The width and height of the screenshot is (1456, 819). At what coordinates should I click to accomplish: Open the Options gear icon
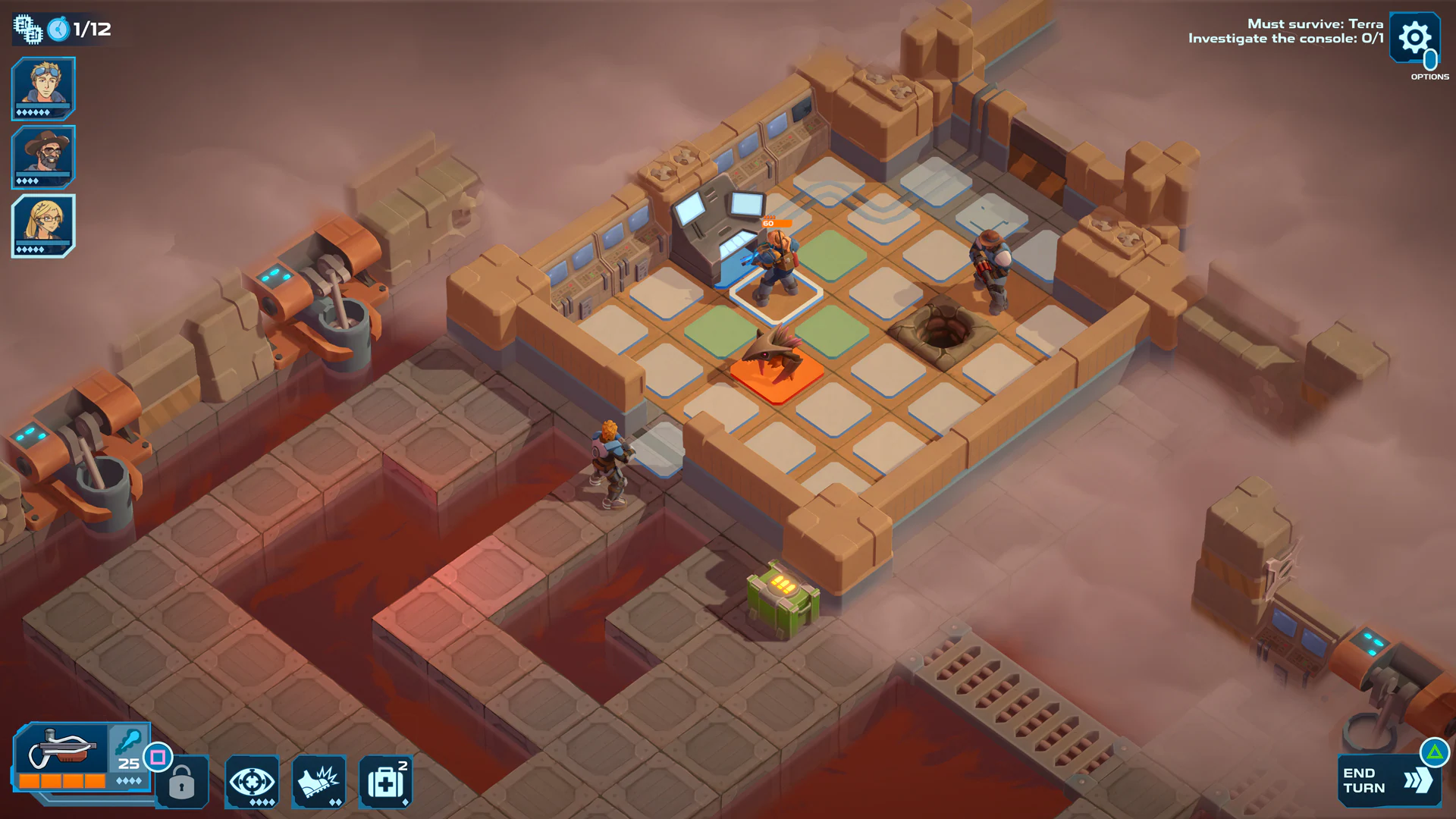[1414, 36]
